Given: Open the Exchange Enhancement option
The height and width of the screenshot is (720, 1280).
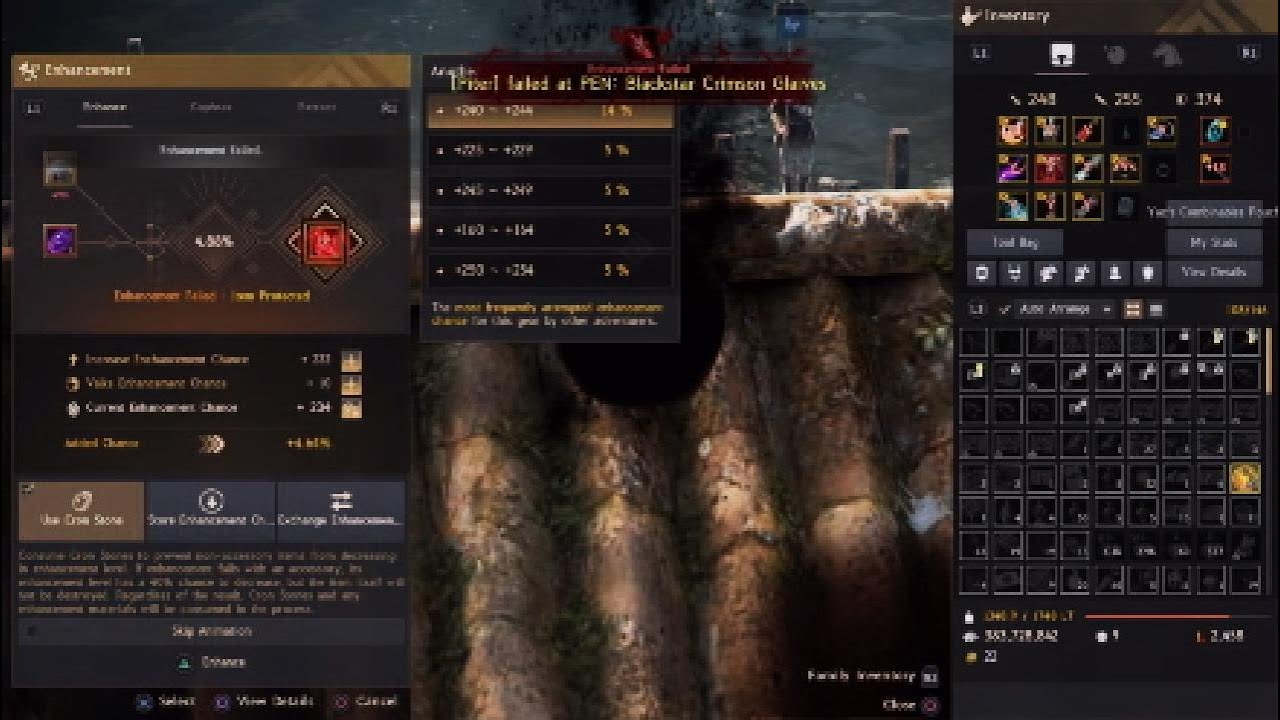Looking at the screenshot, I should tap(341, 510).
